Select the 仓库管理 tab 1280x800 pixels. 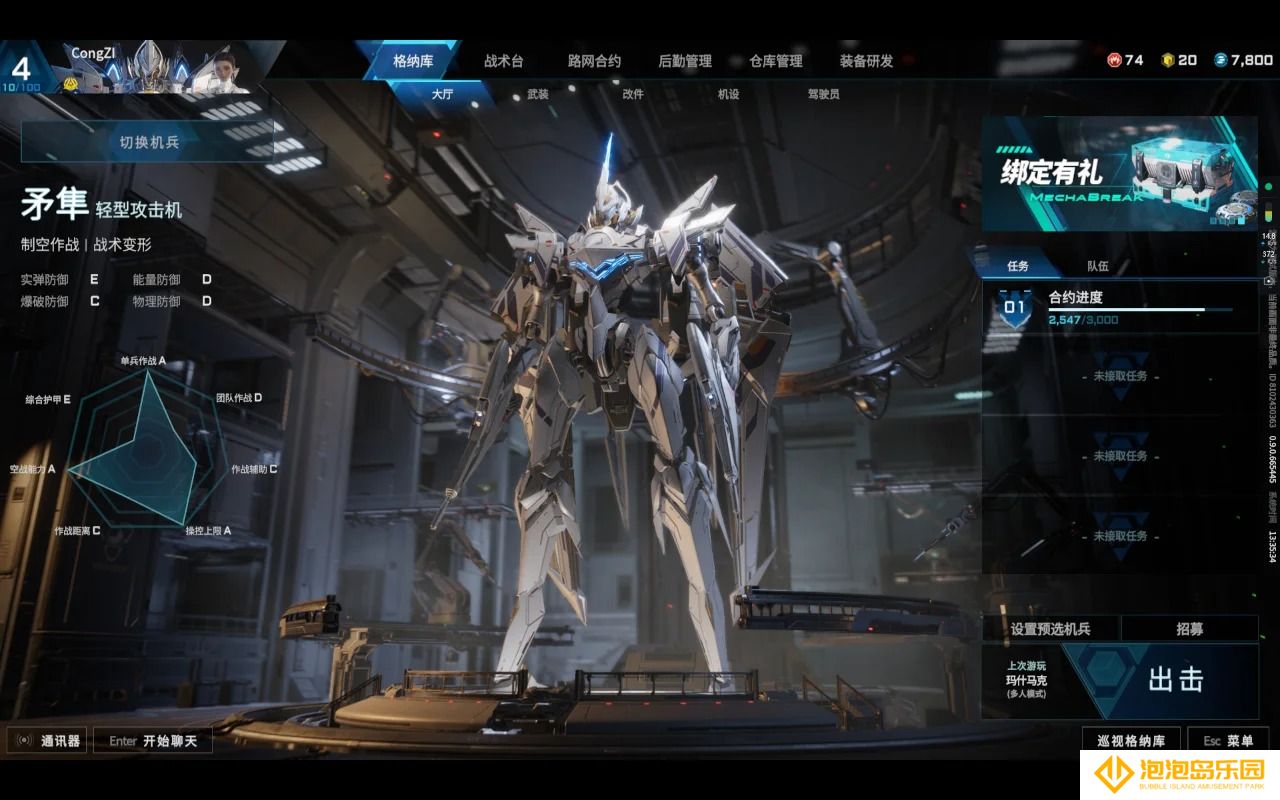[776, 61]
